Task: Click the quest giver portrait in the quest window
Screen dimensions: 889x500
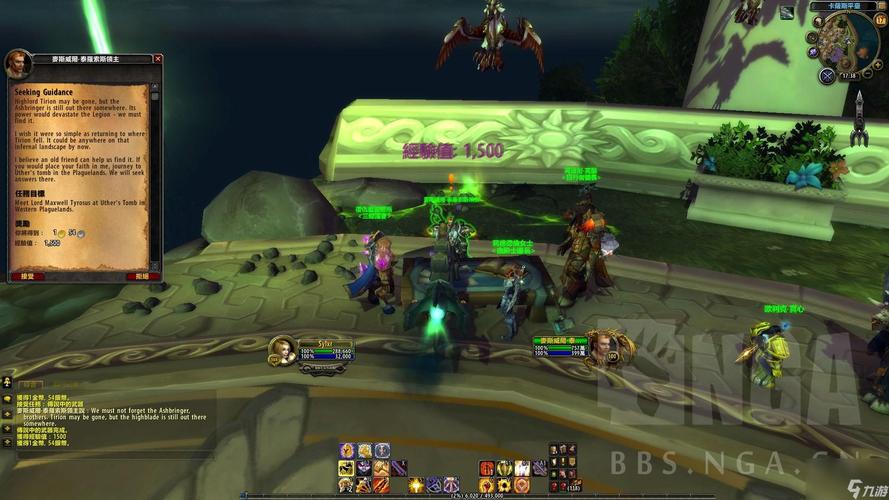Action: click(16, 63)
